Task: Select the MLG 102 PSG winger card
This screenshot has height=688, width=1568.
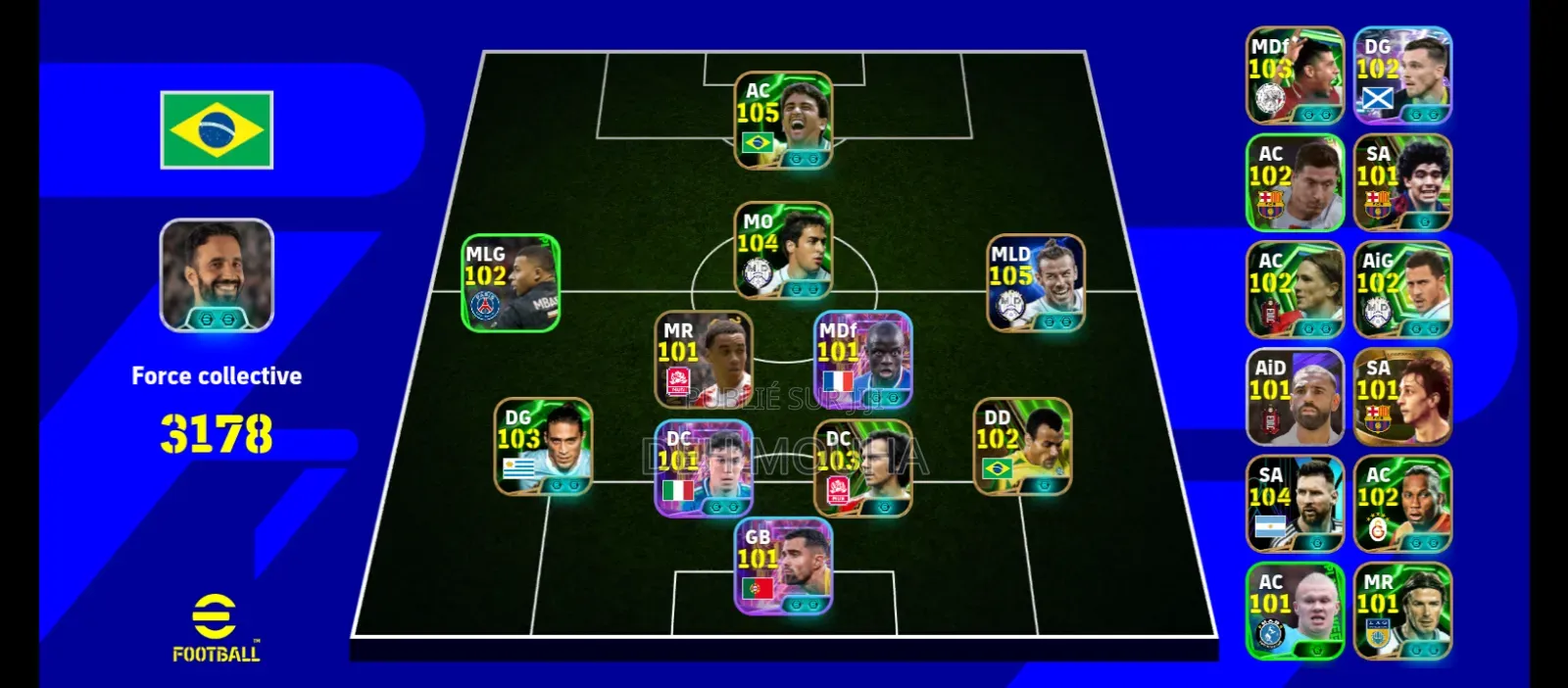Action: click(x=511, y=282)
